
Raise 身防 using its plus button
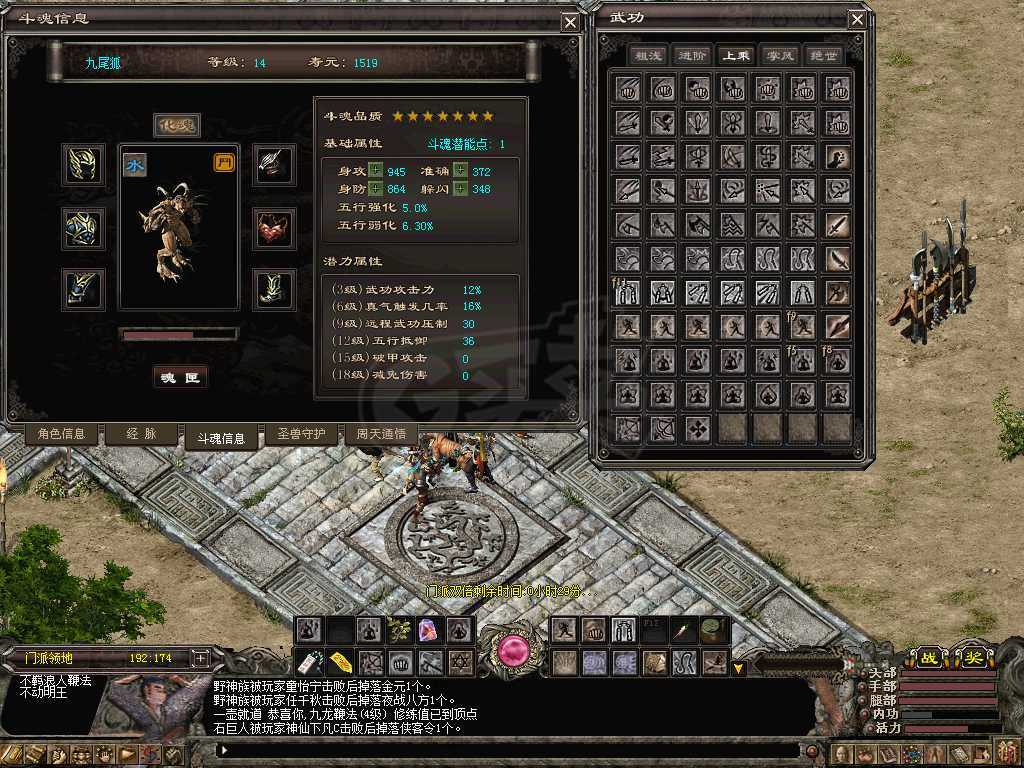376,189
